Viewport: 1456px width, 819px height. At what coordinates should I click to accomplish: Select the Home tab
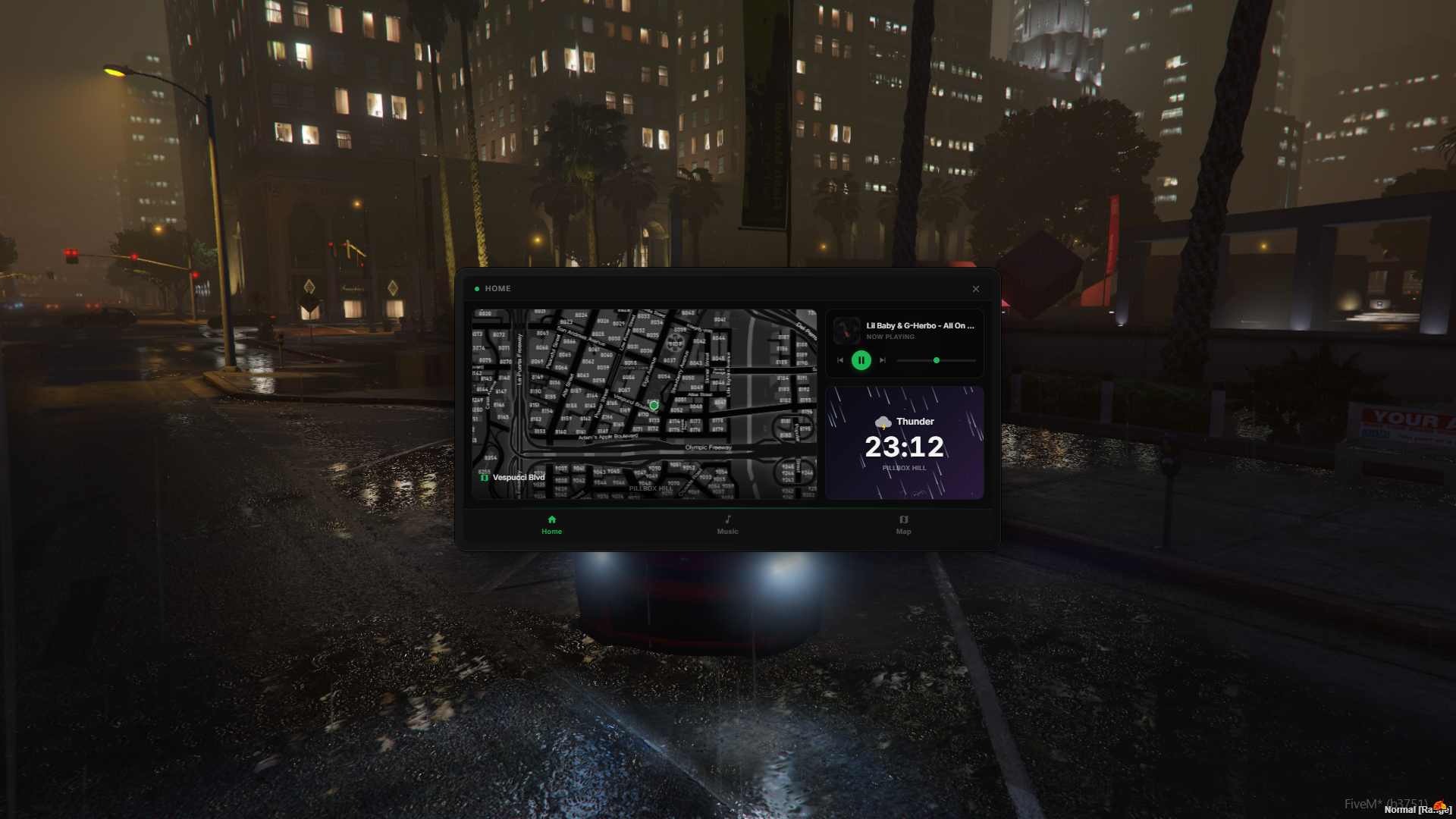(x=551, y=525)
